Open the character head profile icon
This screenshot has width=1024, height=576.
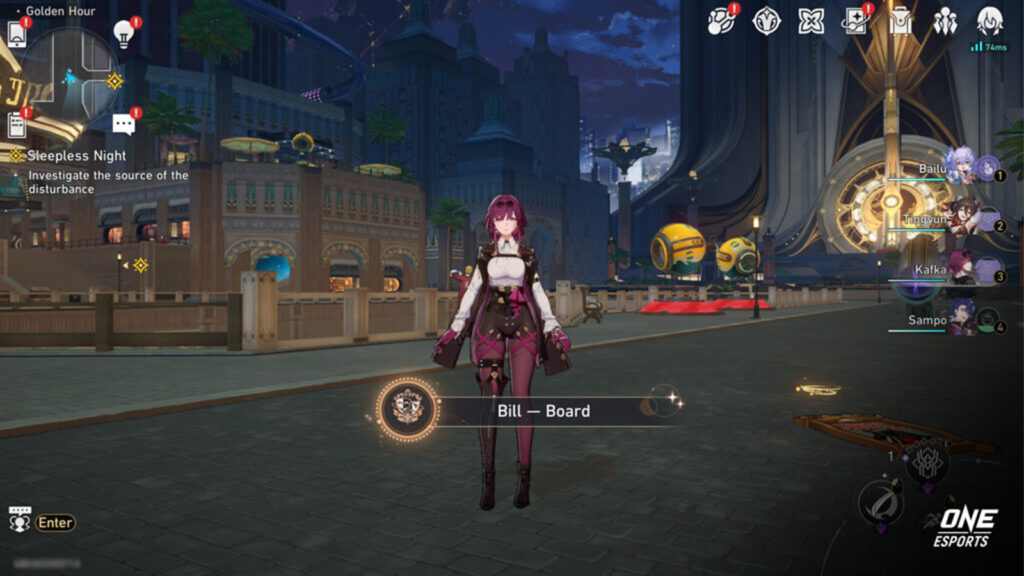click(x=990, y=20)
